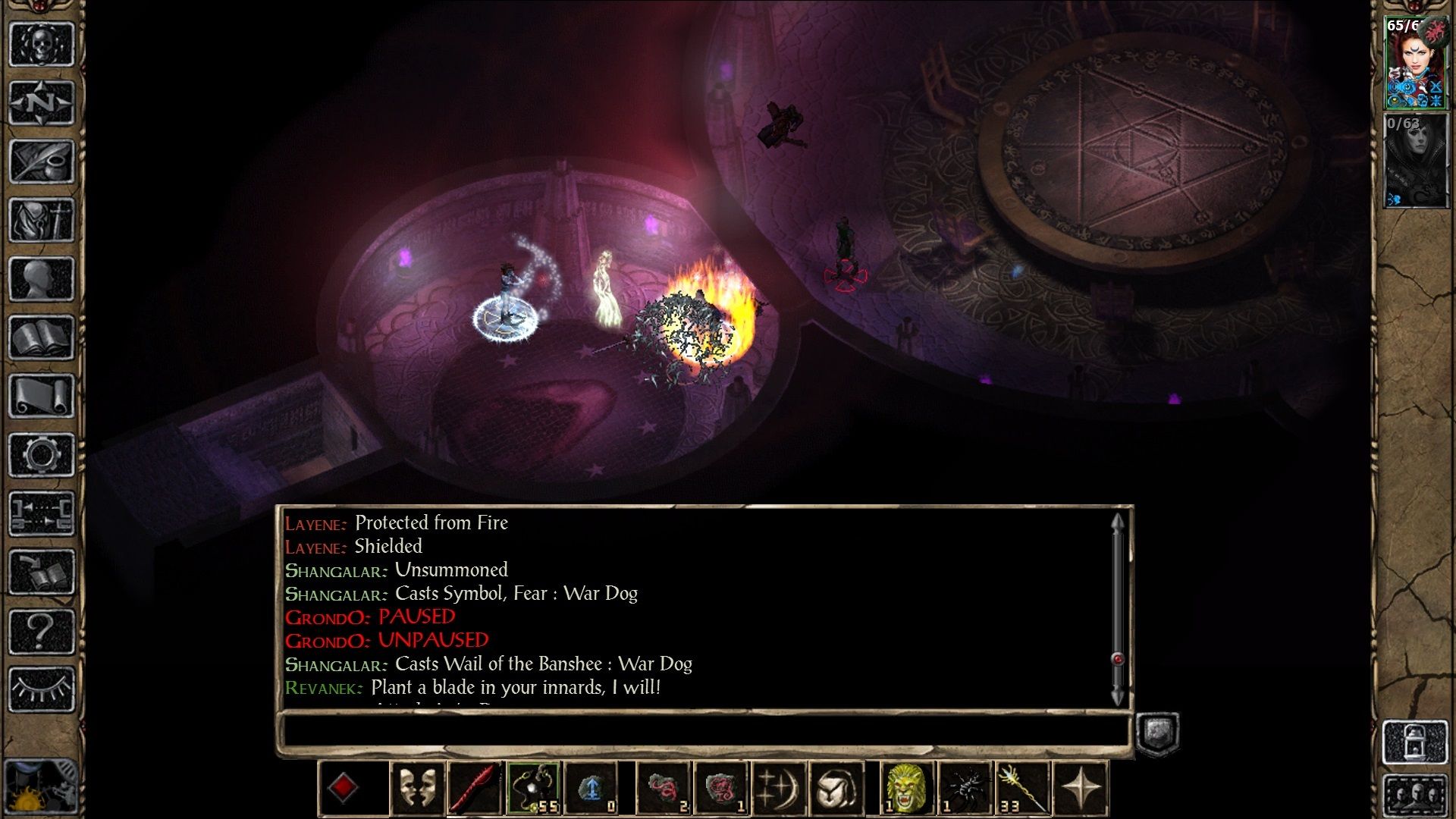Screen dimensions: 1456x819
Task: Open the priest scroll screen
Action: point(41,396)
